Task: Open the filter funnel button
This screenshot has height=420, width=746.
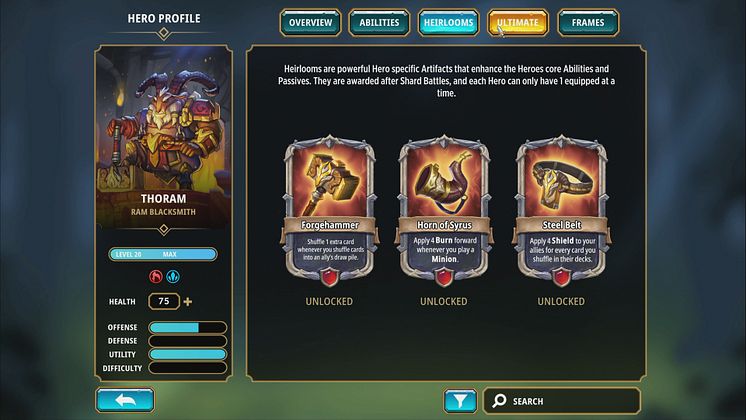Action: click(x=459, y=401)
